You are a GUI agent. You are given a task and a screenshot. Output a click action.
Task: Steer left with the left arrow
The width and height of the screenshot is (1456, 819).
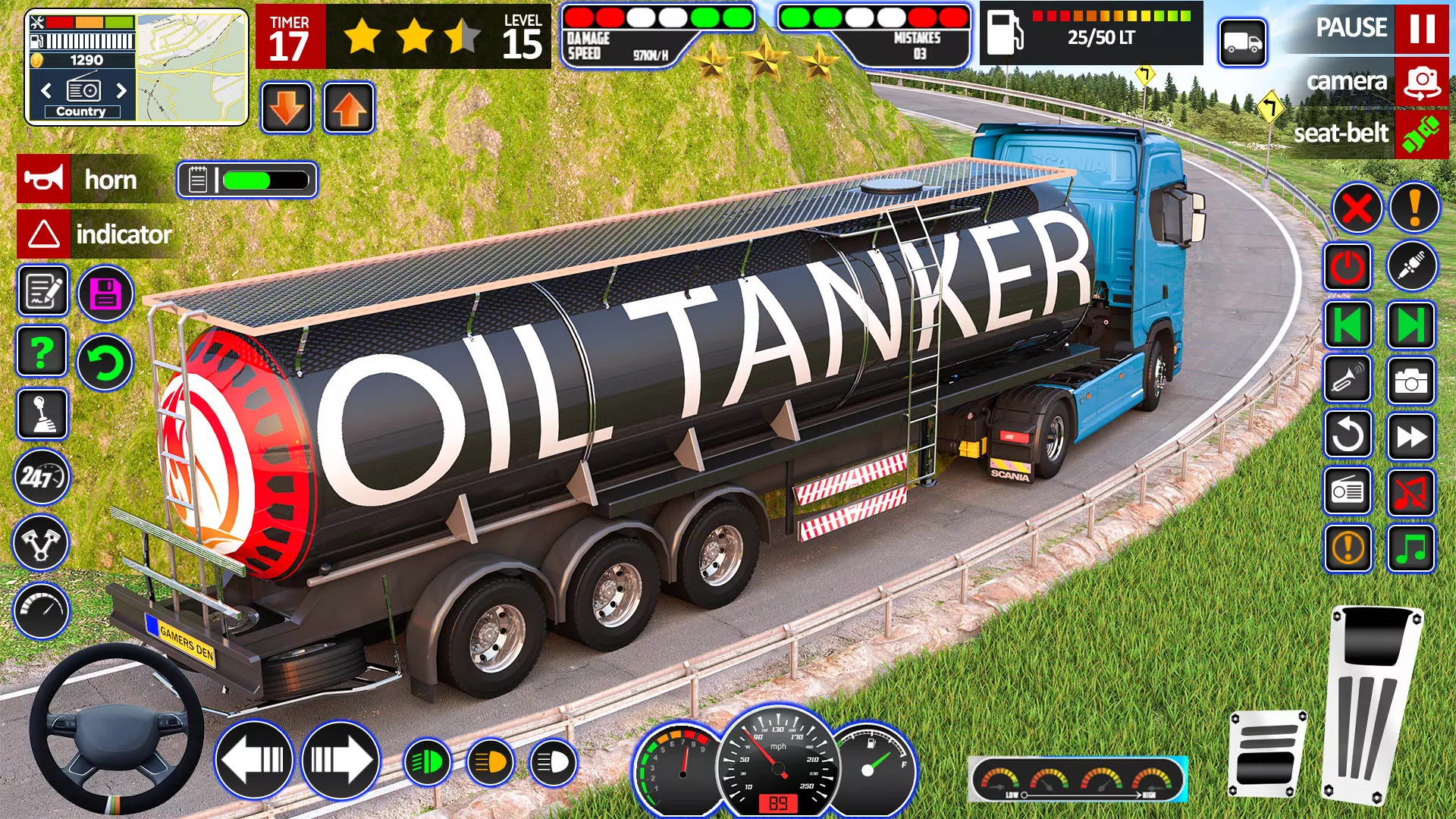pos(254,759)
